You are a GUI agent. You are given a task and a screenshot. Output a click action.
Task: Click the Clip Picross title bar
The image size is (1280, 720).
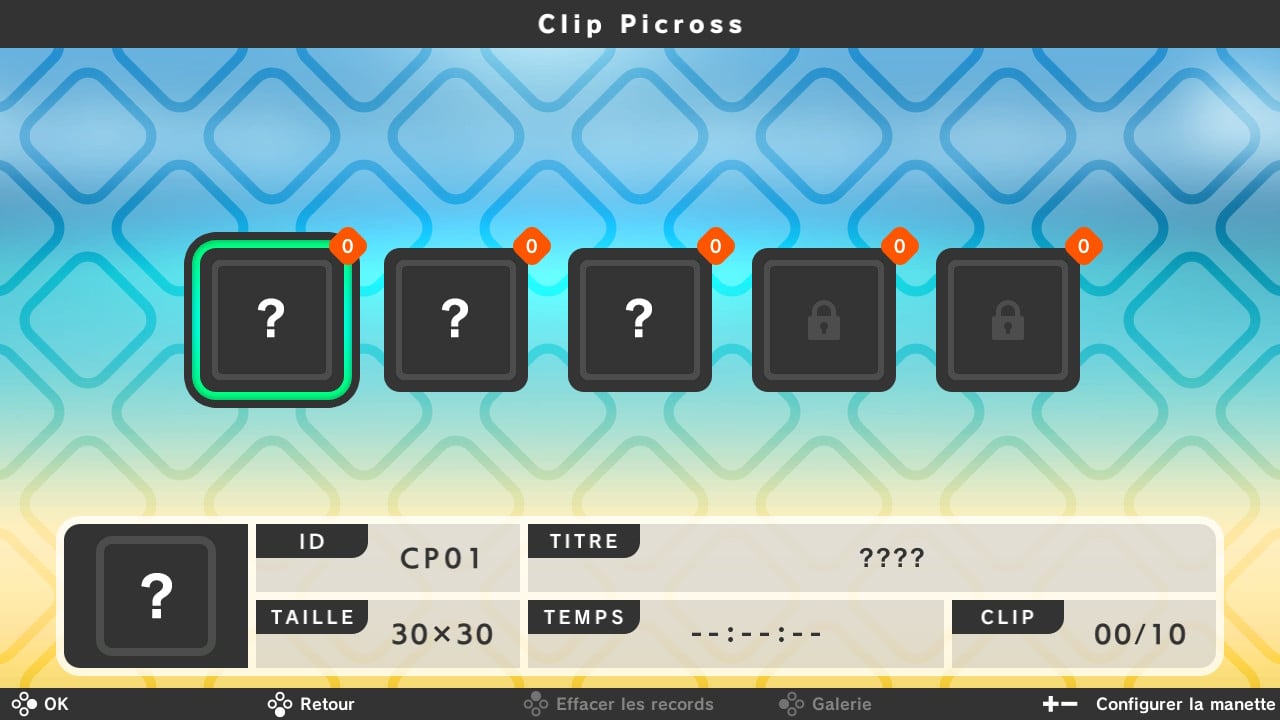[640, 24]
